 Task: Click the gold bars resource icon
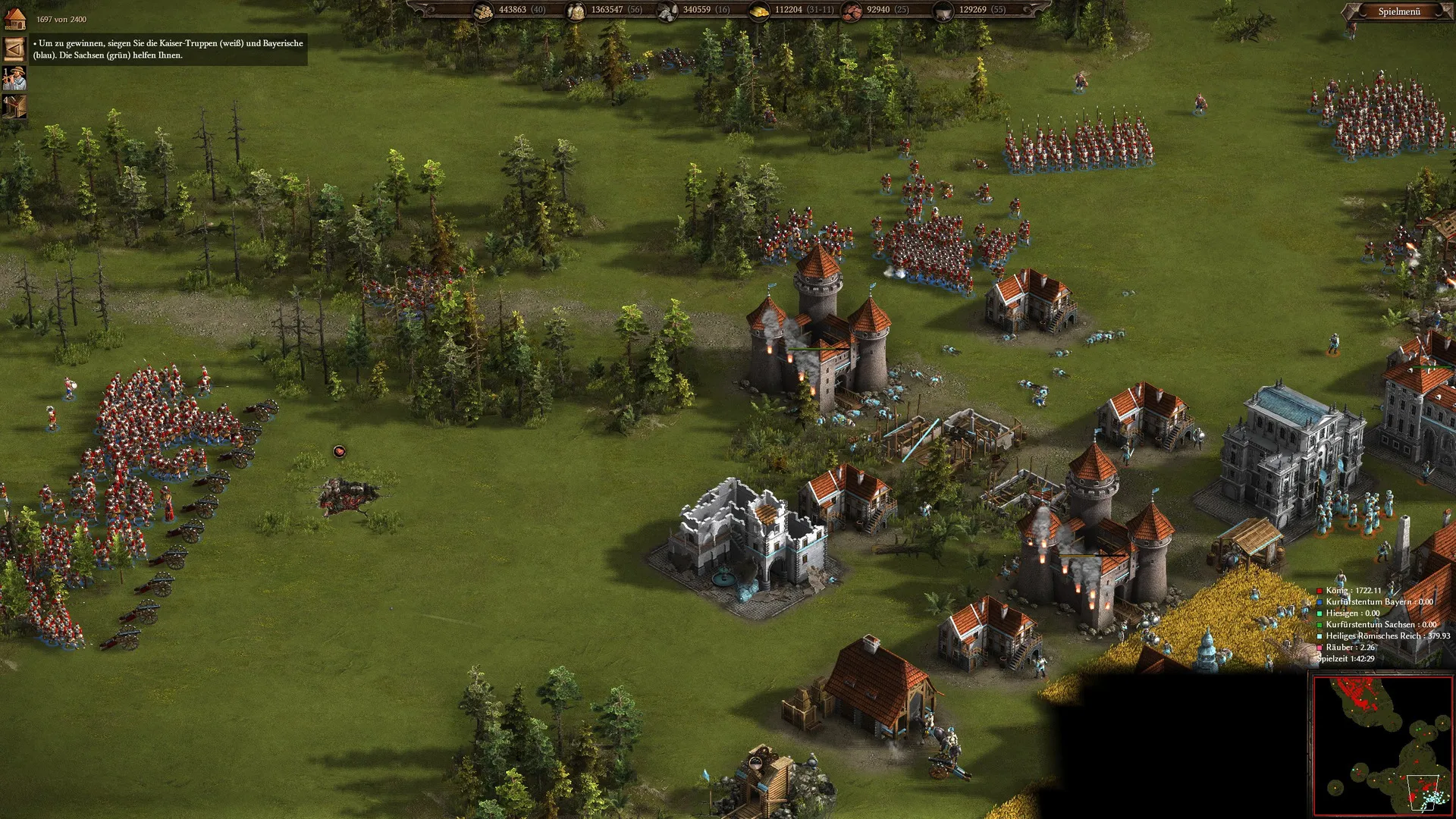point(759,11)
